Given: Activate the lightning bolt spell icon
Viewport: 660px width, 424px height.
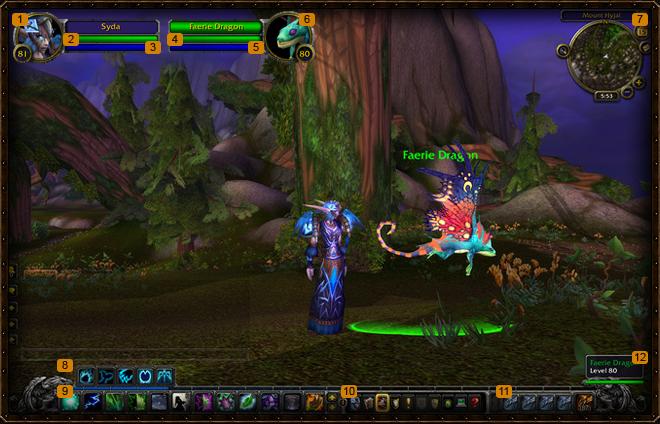Looking at the screenshot, I should tap(91, 402).
